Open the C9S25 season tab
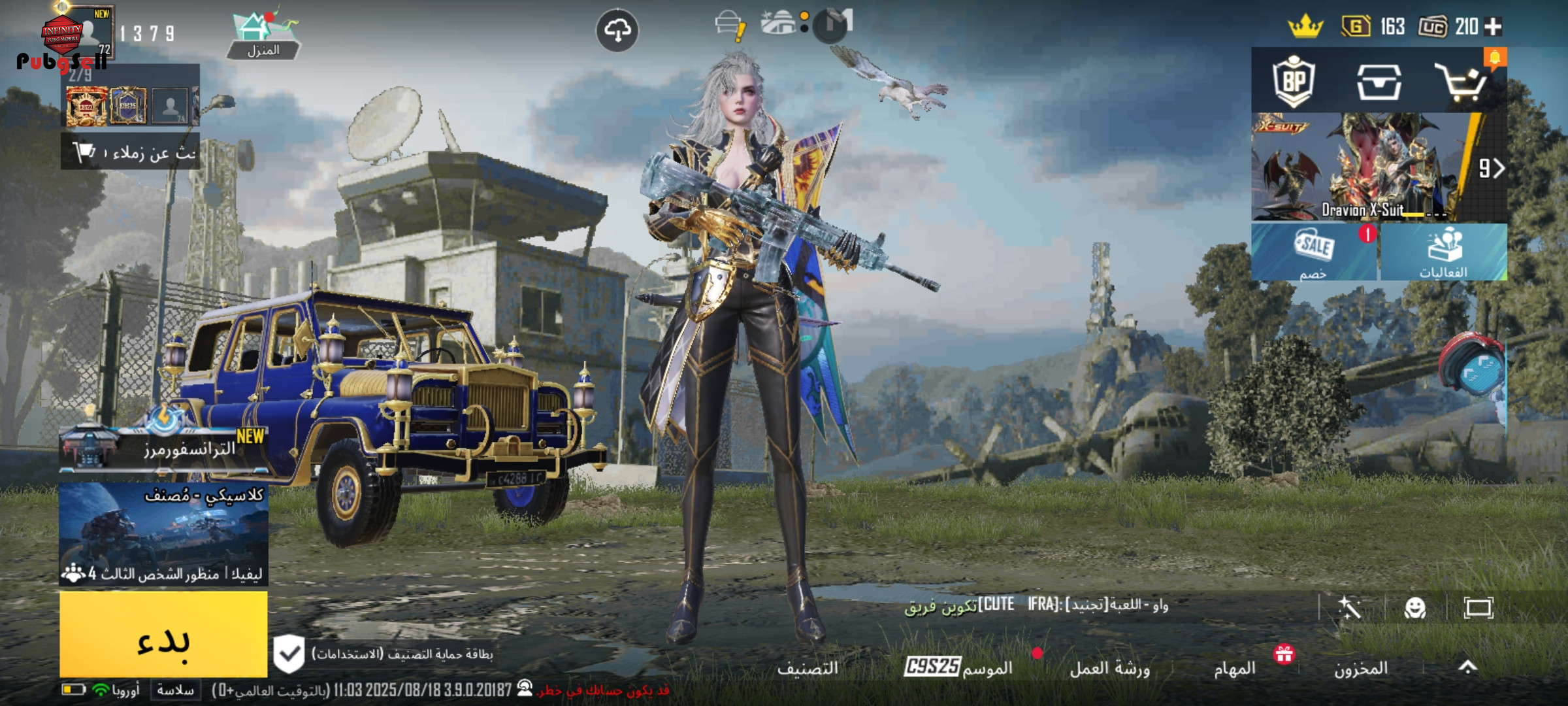Viewport: 1568px width, 706px height. (x=958, y=667)
